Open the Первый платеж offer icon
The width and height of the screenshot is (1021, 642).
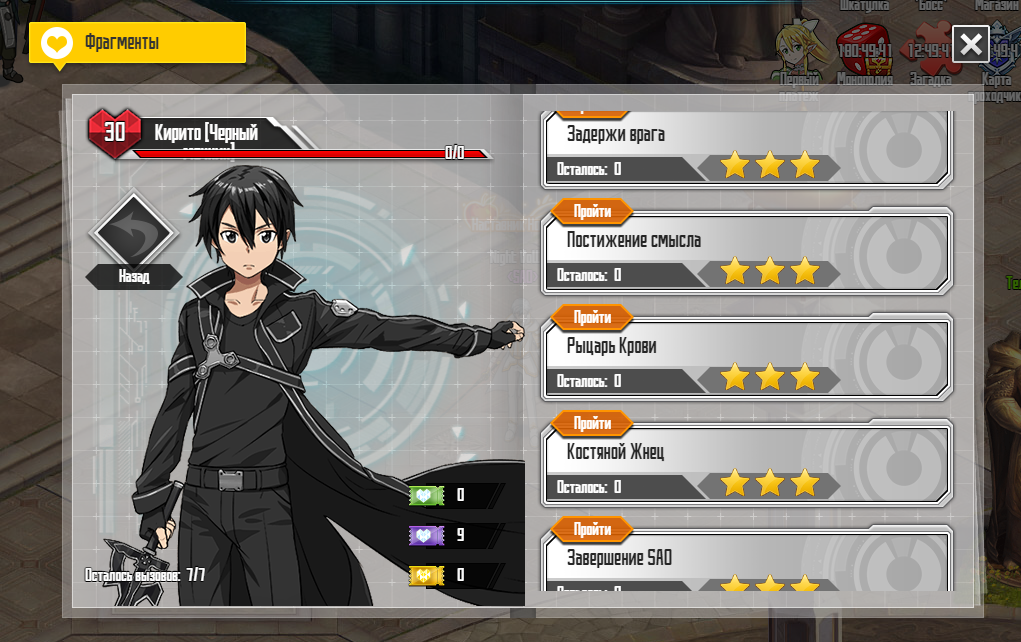pos(799,50)
